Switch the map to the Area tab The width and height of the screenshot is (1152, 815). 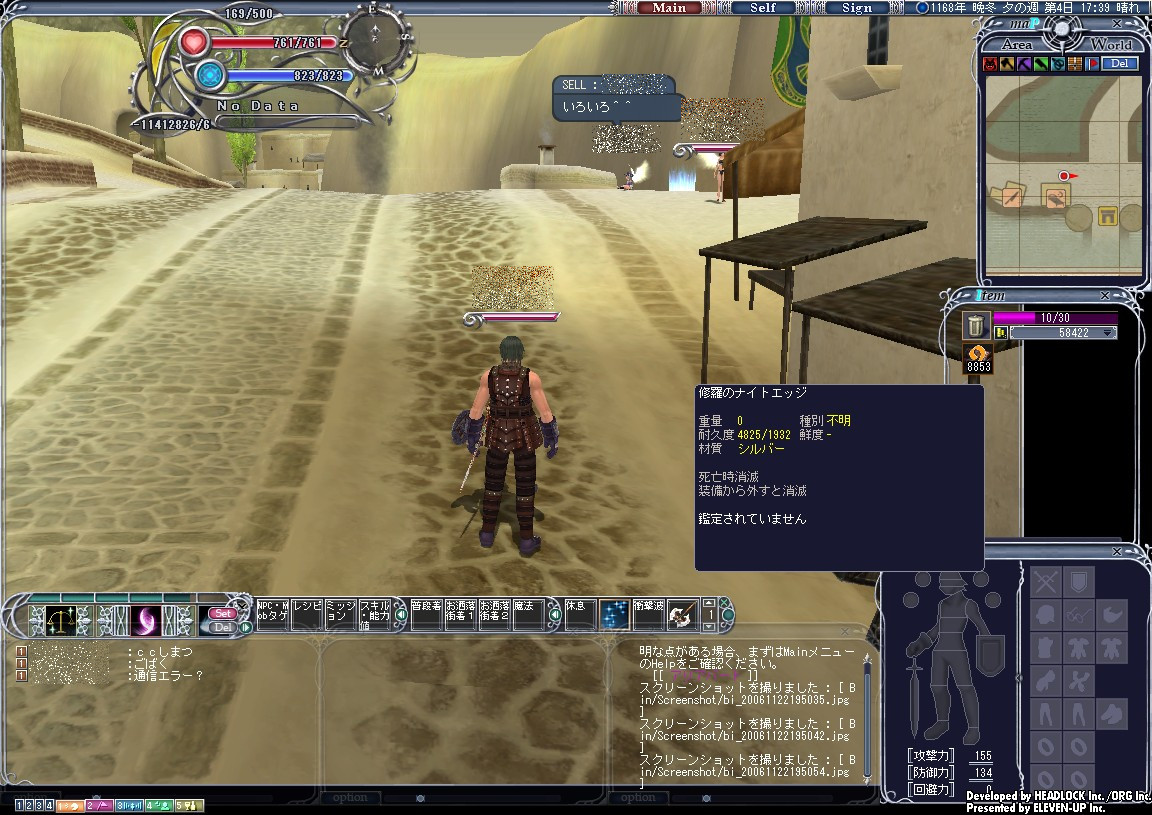pos(1016,45)
